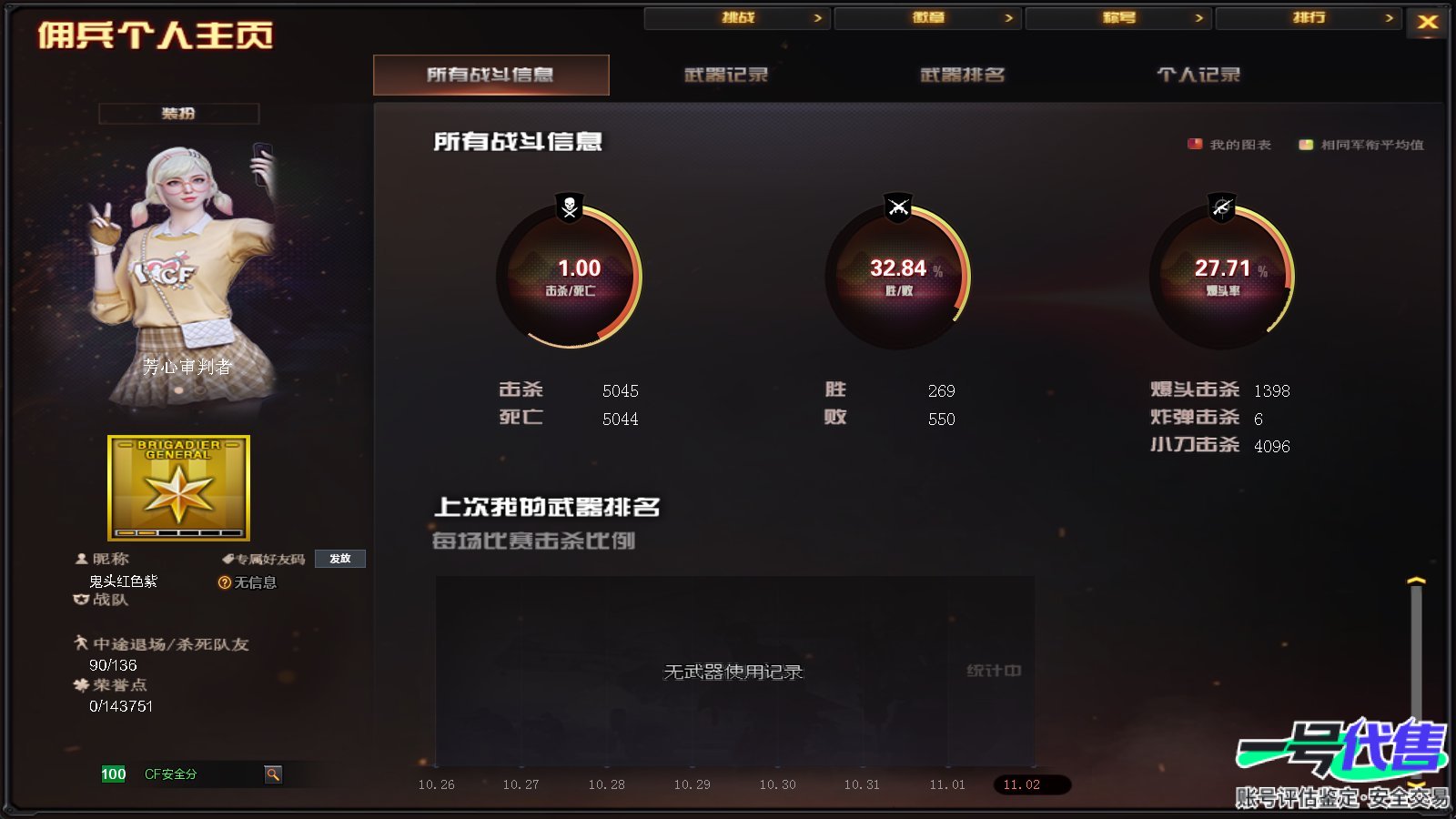Click the 发放 friend code button
1456x819 pixels.
(339, 559)
